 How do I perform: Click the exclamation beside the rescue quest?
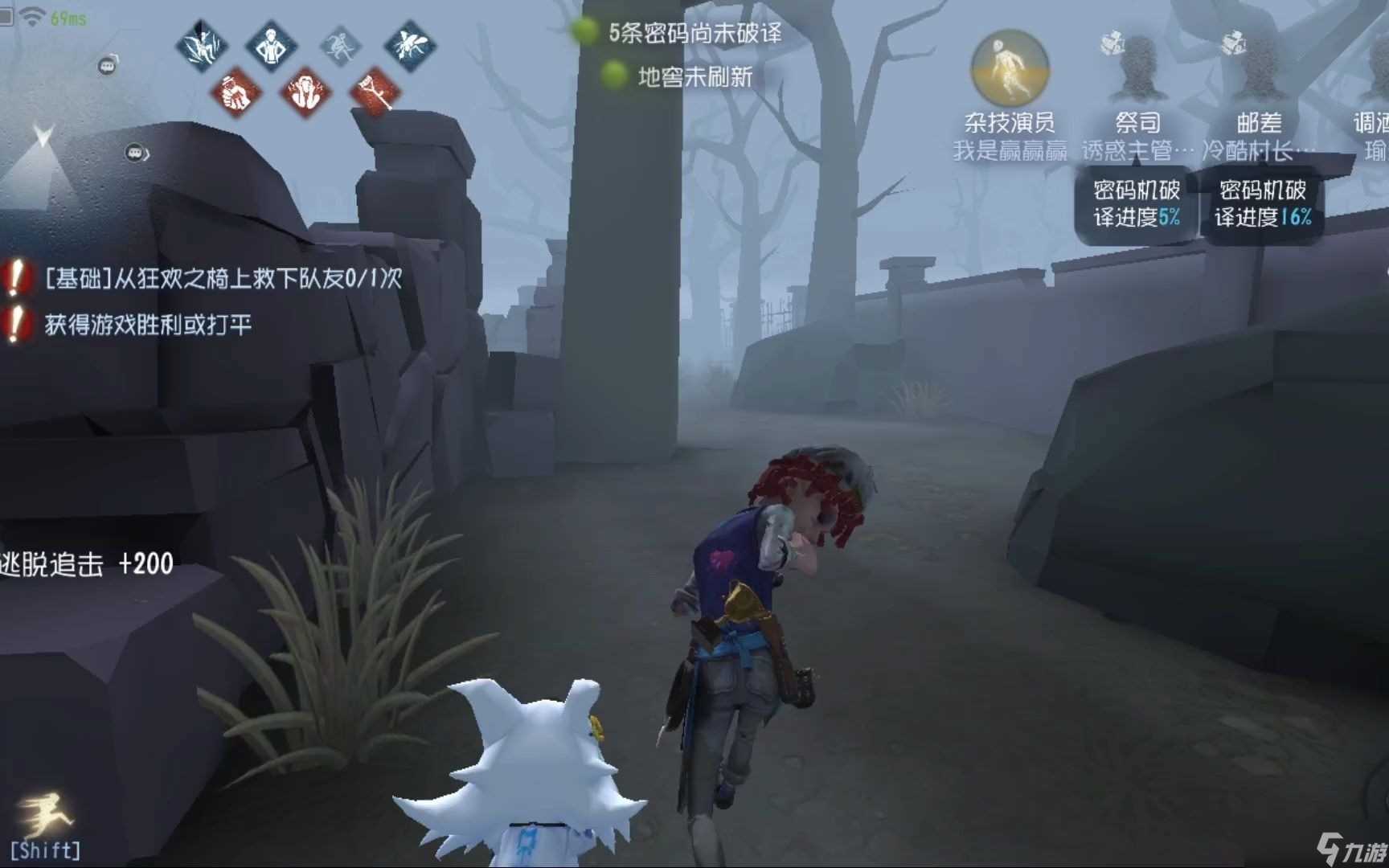tap(18, 278)
